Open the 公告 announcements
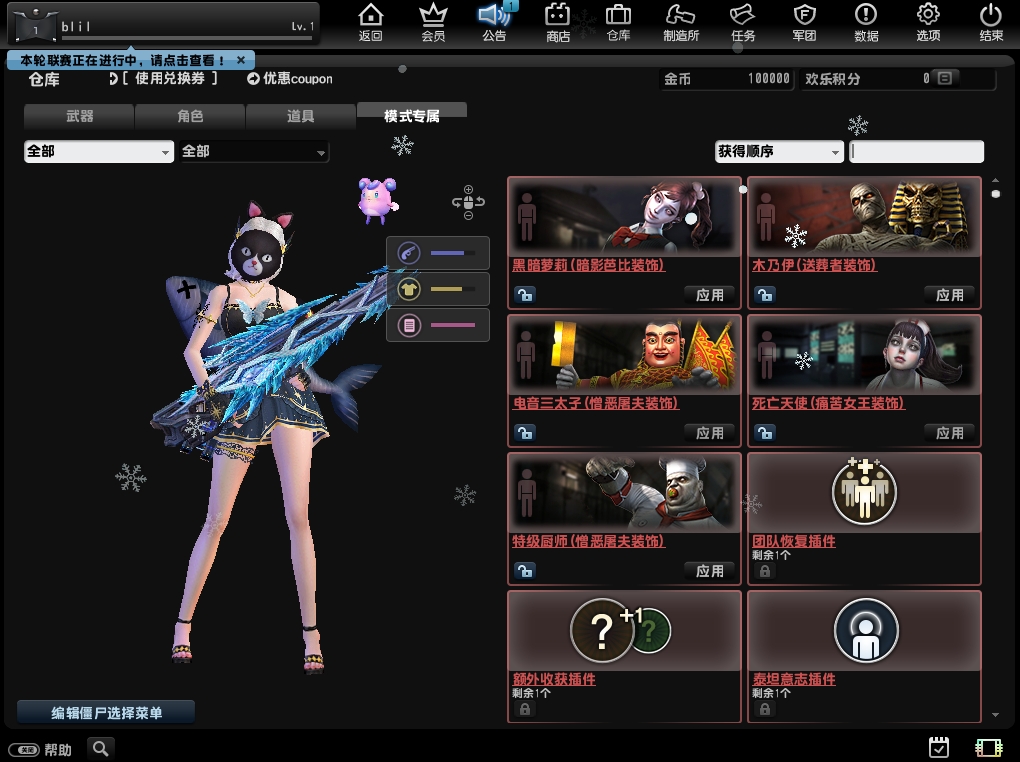Image resolution: width=1020 pixels, height=762 pixels. tap(494, 23)
